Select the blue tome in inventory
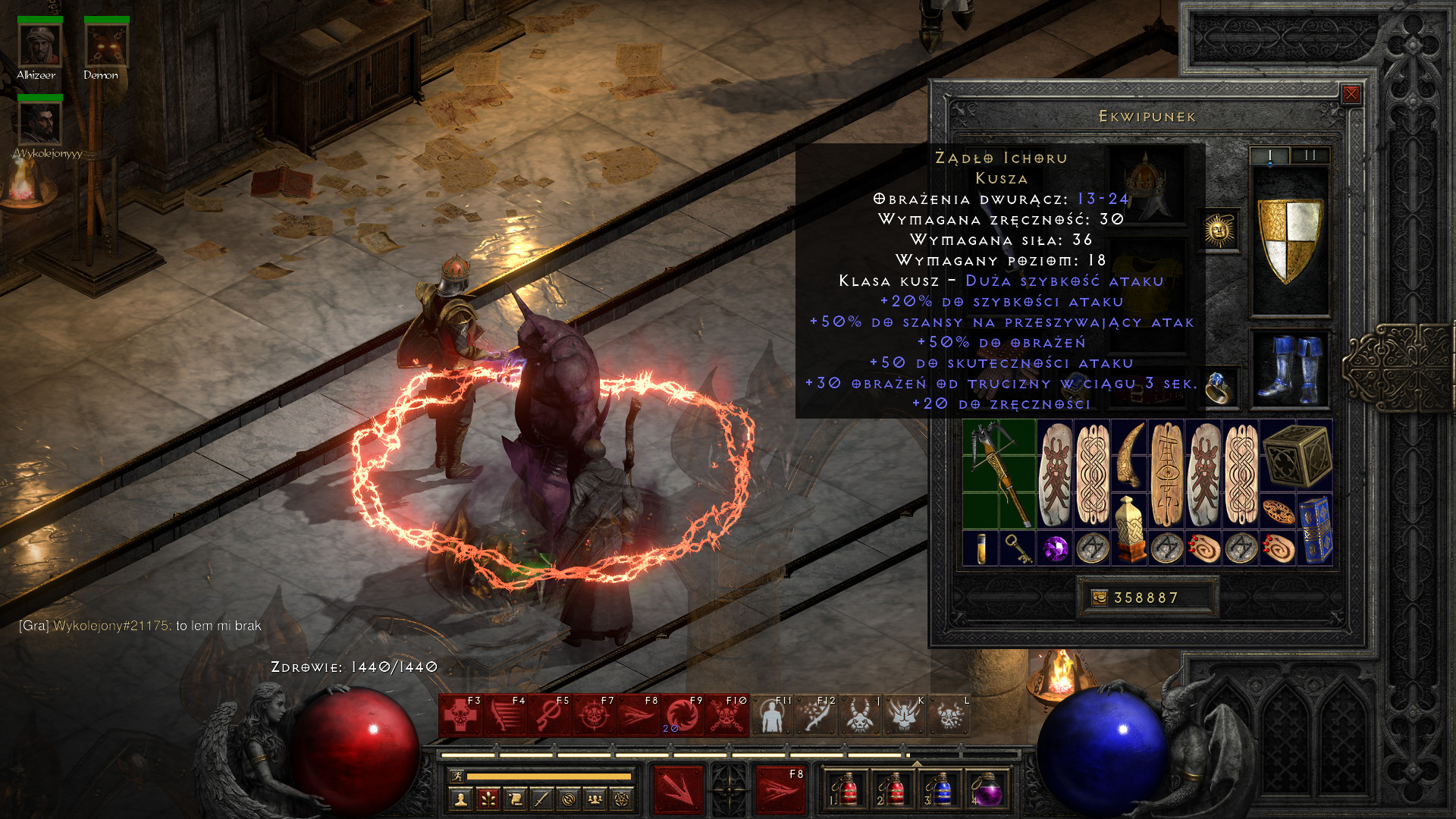Screen dimensions: 1456x819 click(1314, 529)
